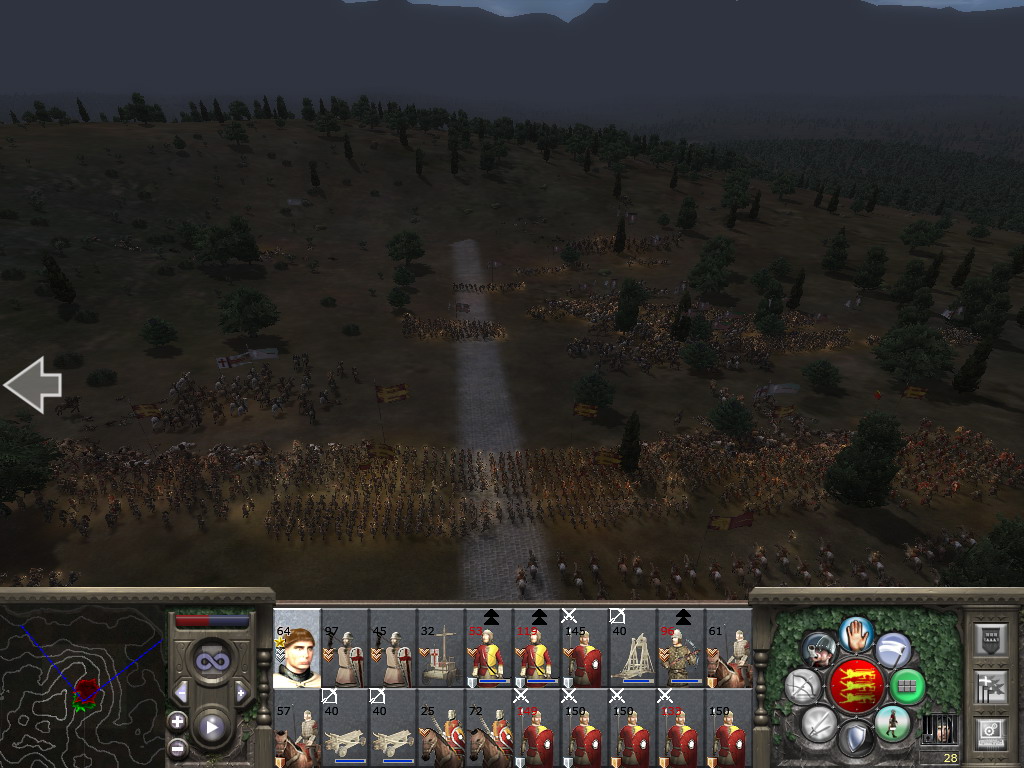Toggle the bow fire-at-will icon

pos(803,686)
